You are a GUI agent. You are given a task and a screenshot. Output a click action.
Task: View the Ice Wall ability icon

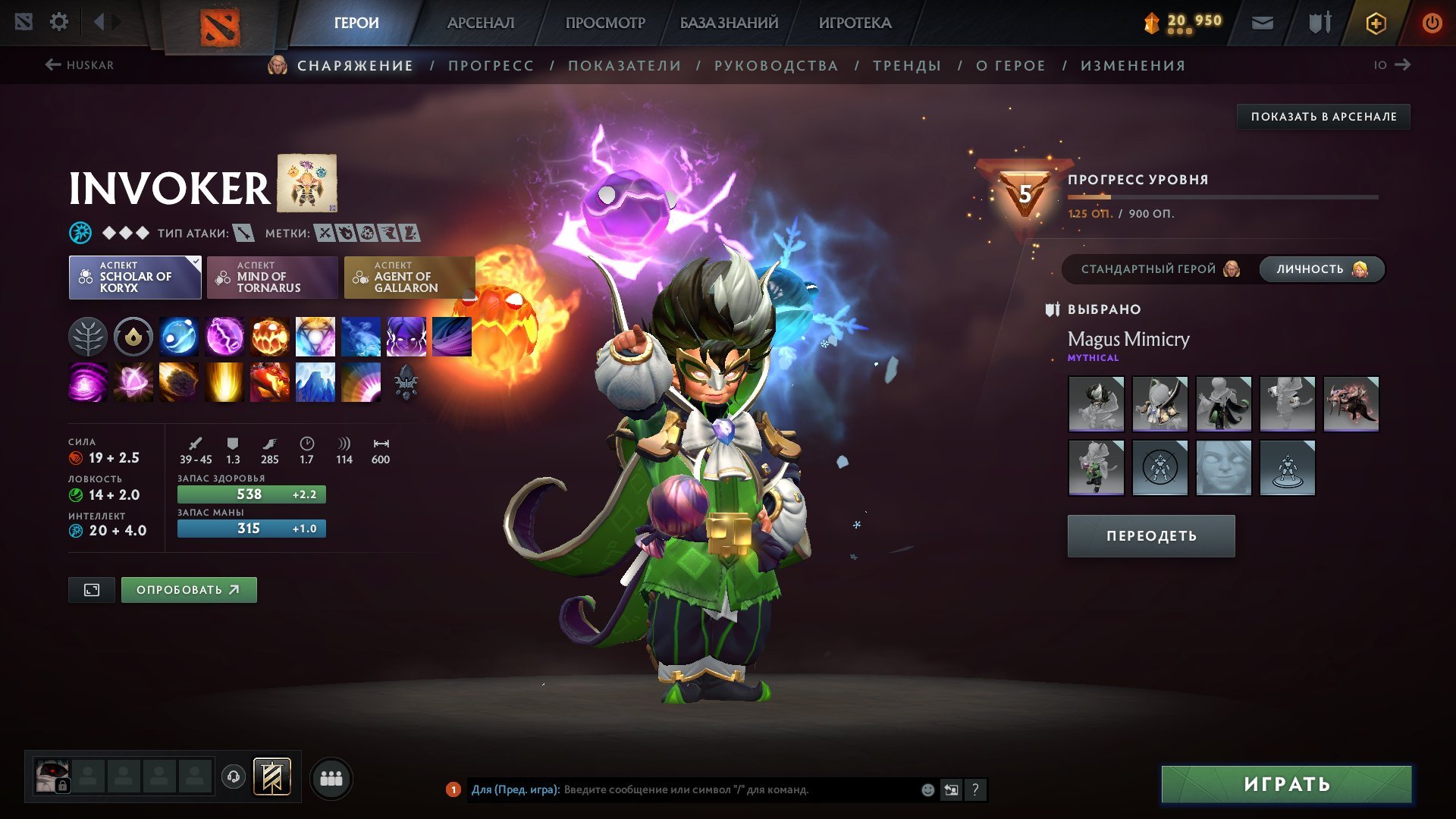315,382
